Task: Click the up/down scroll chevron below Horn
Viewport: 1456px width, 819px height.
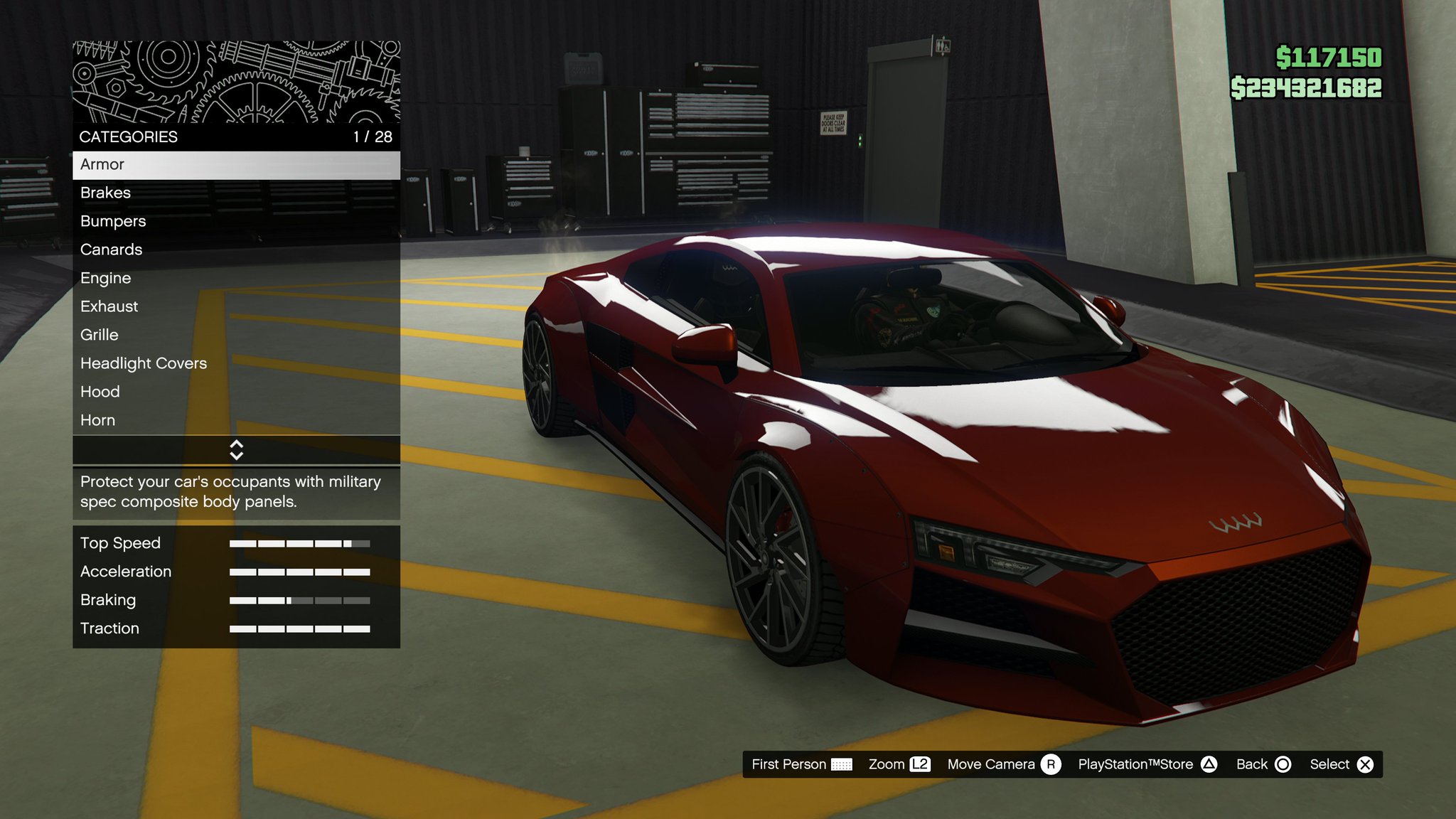Action: pyautogui.click(x=237, y=449)
